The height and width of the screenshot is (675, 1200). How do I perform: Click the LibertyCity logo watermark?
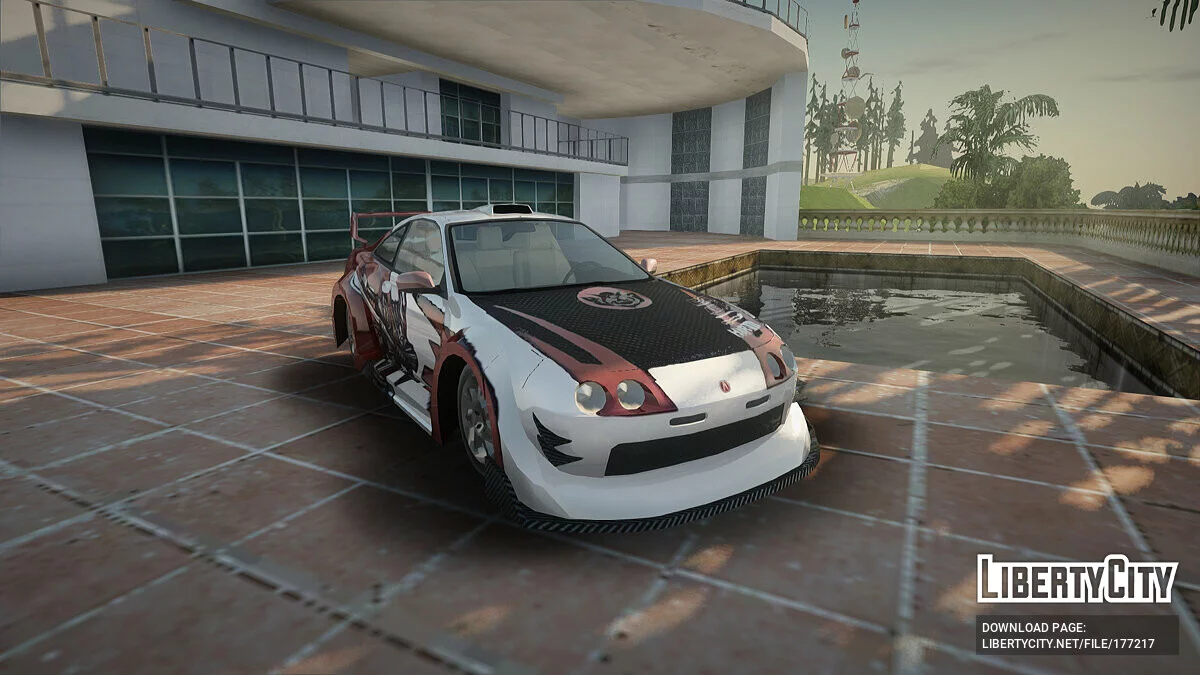[1077, 580]
